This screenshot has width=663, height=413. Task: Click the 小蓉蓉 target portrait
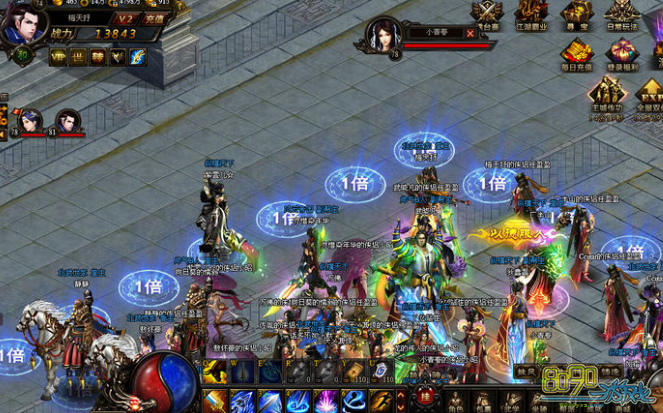(x=383, y=35)
